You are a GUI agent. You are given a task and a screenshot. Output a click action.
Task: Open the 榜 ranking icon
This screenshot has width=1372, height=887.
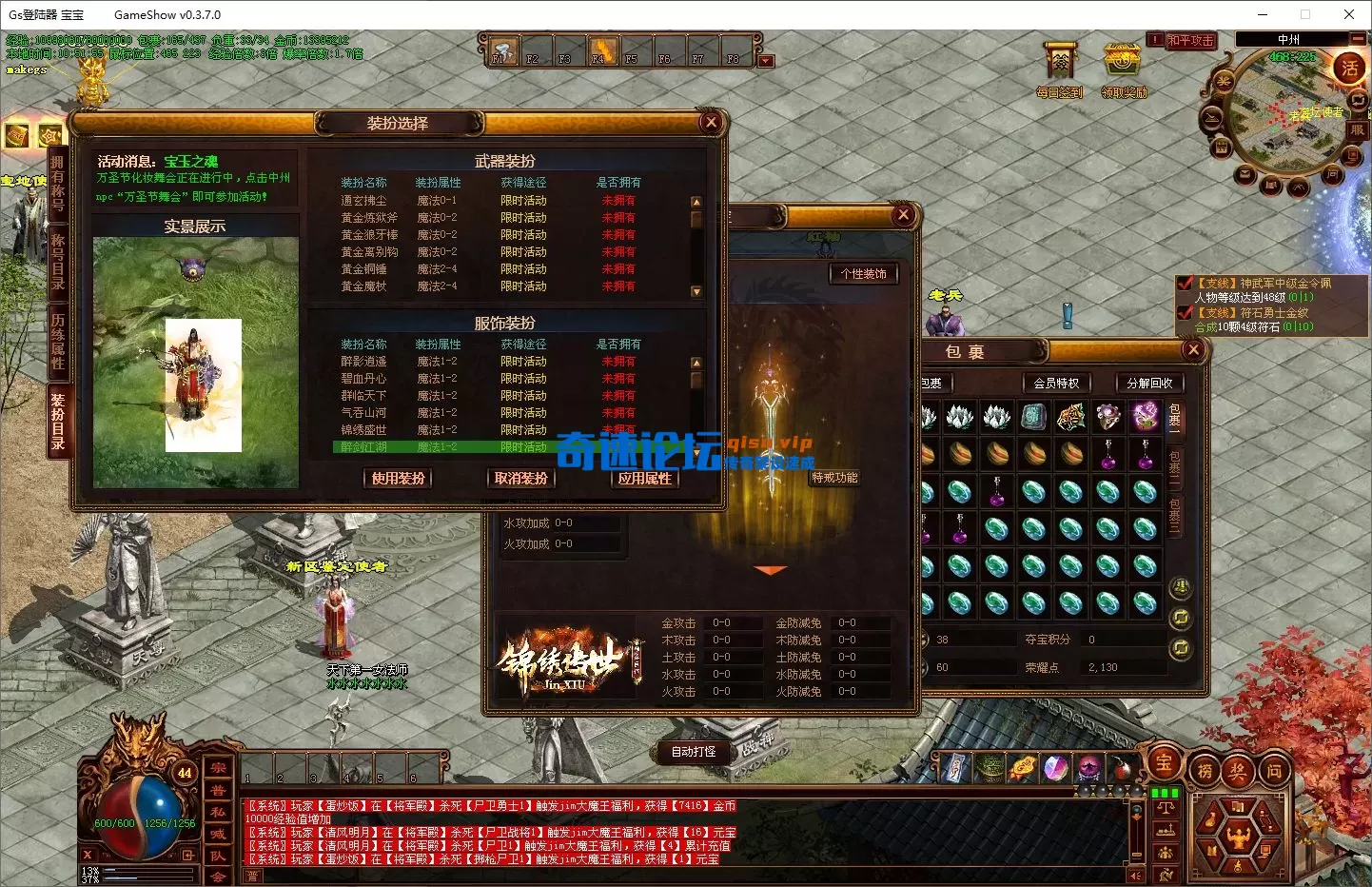coord(1204,771)
